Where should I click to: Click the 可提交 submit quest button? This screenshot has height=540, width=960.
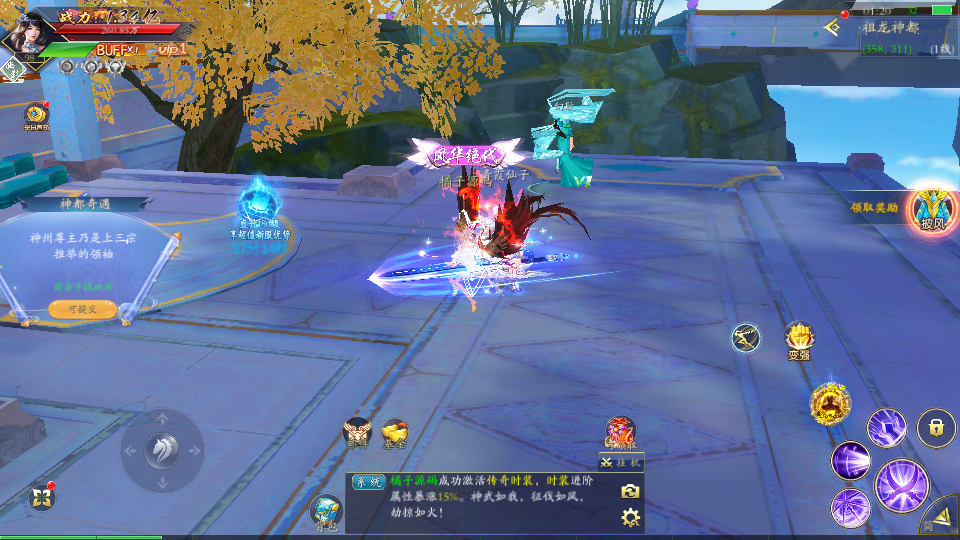click(82, 310)
